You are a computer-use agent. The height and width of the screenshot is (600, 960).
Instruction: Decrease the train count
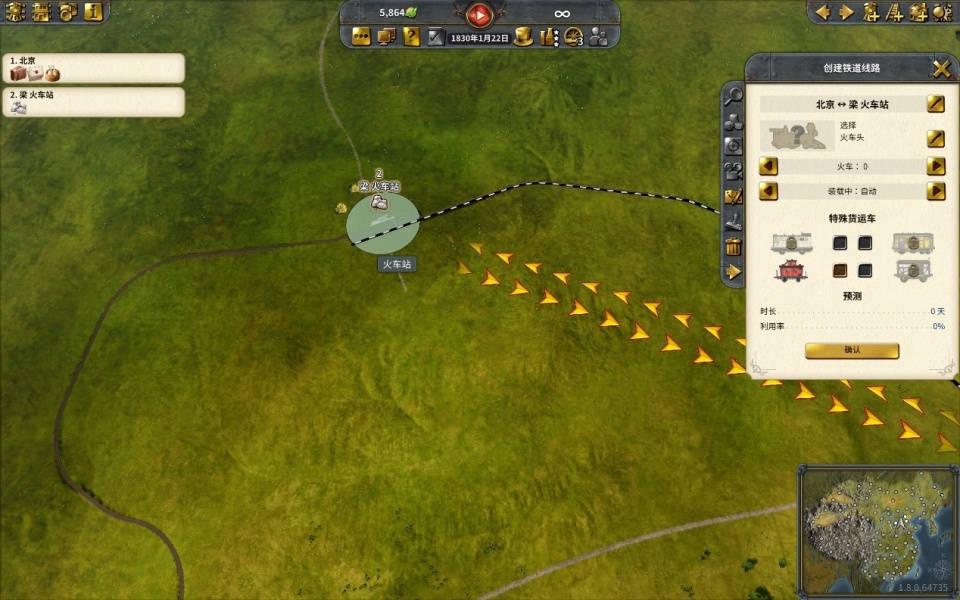point(769,166)
